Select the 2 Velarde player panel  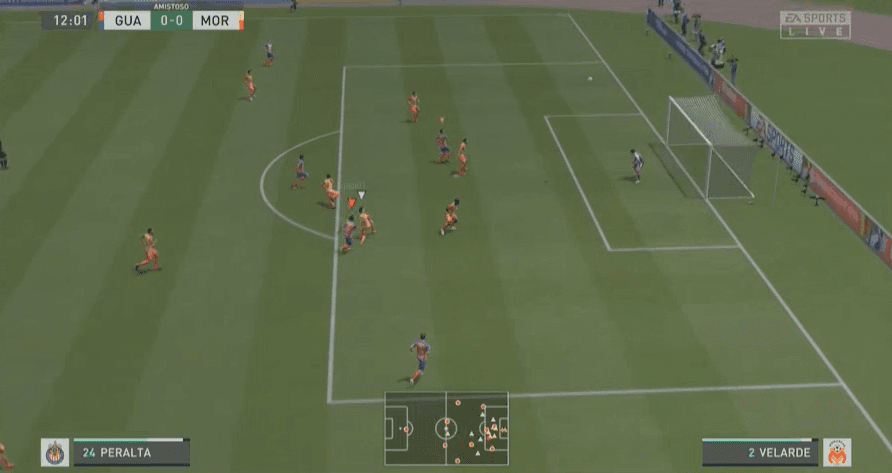point(759,452)
